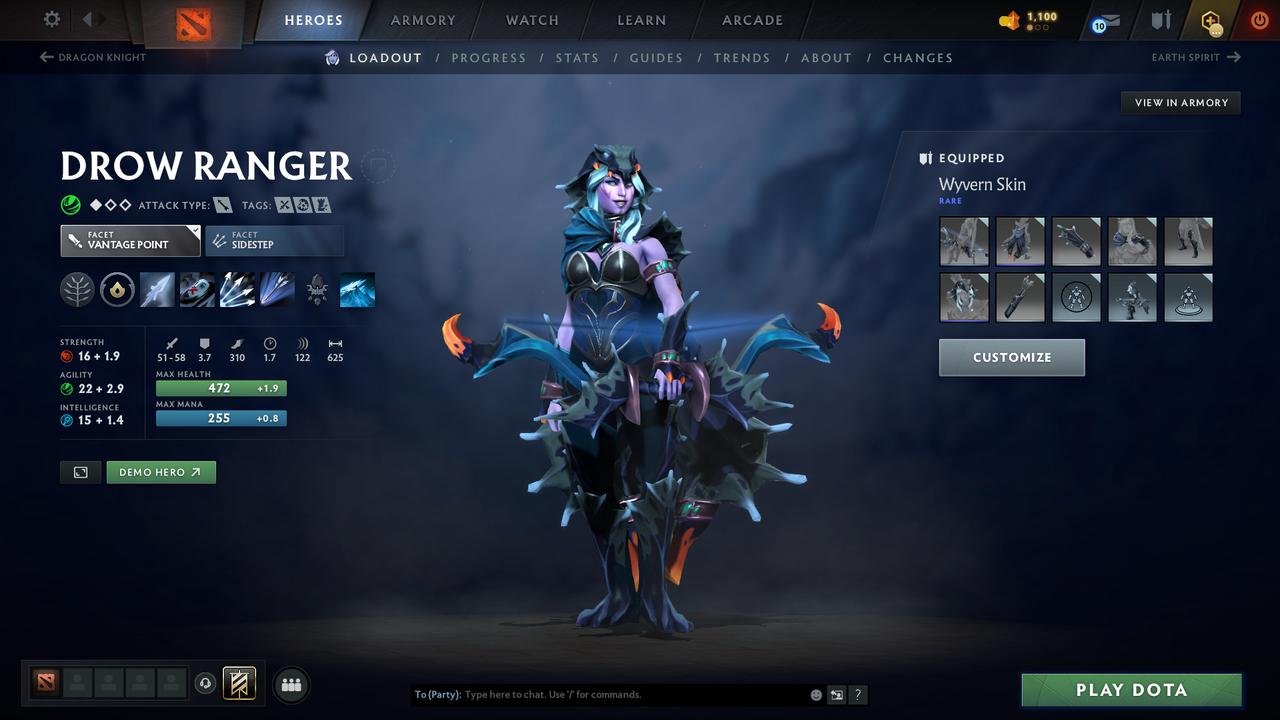This screenshot has width=1280, height=720.
Task: Launch Demo Hero mode
Action: tap(161, 471)
